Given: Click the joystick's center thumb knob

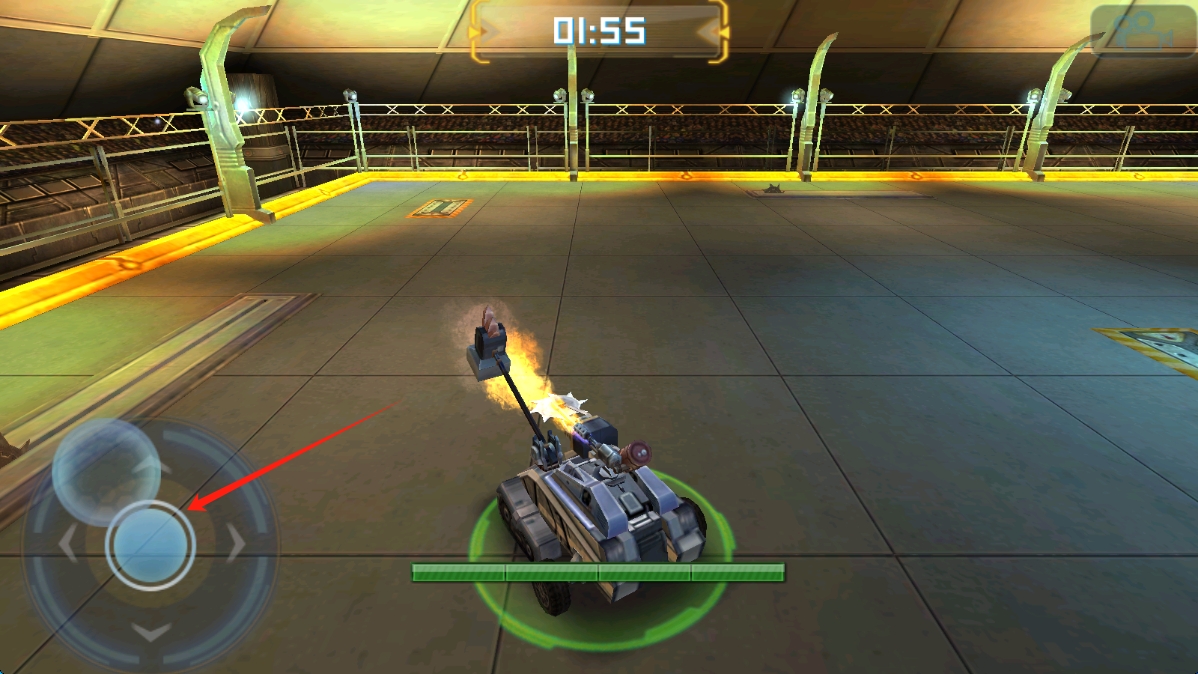Looking at the screenshot, I should click(x=150, y=545).
